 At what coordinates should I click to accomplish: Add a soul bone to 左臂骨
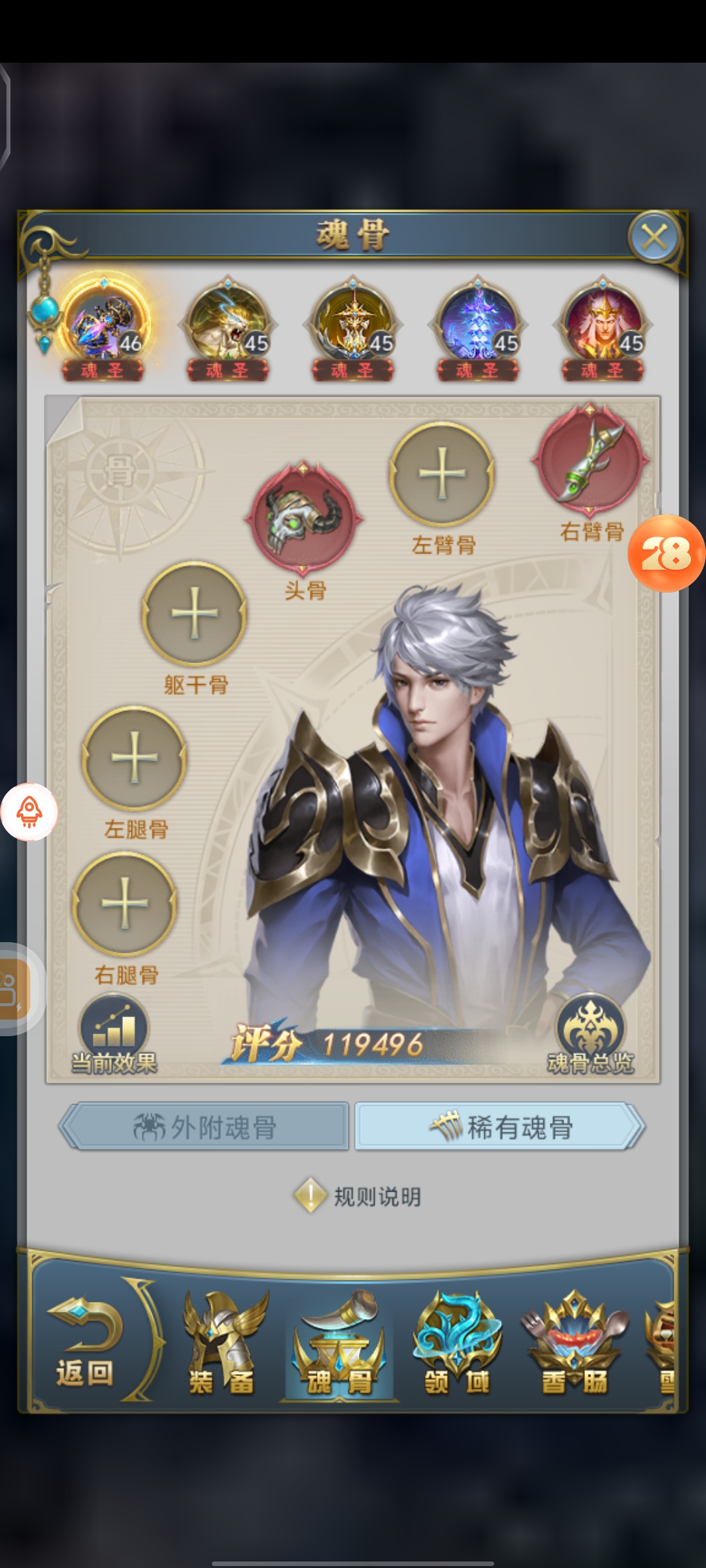click(442, 474)
